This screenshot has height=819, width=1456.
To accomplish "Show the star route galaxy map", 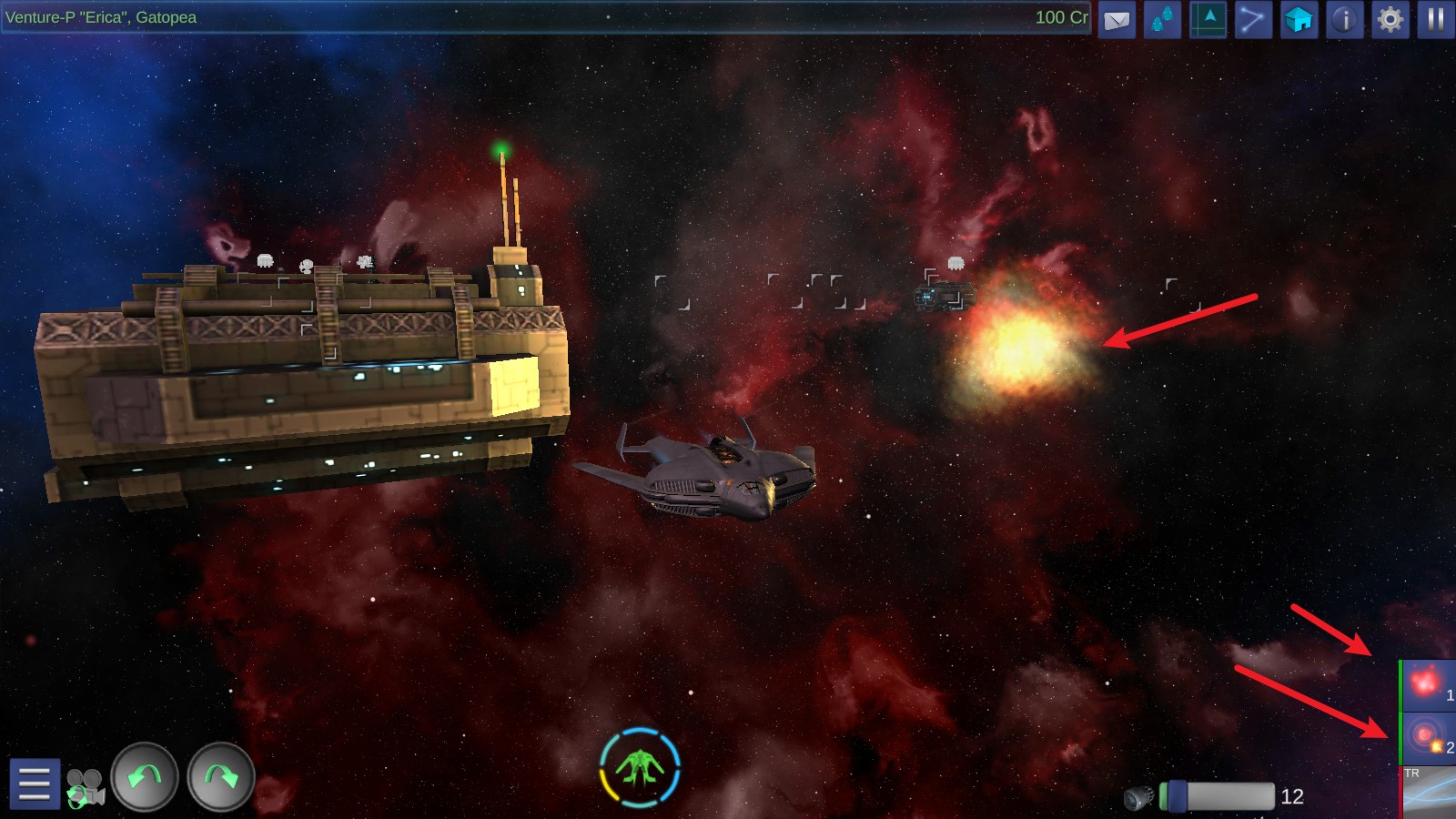I will point(1253,20).
